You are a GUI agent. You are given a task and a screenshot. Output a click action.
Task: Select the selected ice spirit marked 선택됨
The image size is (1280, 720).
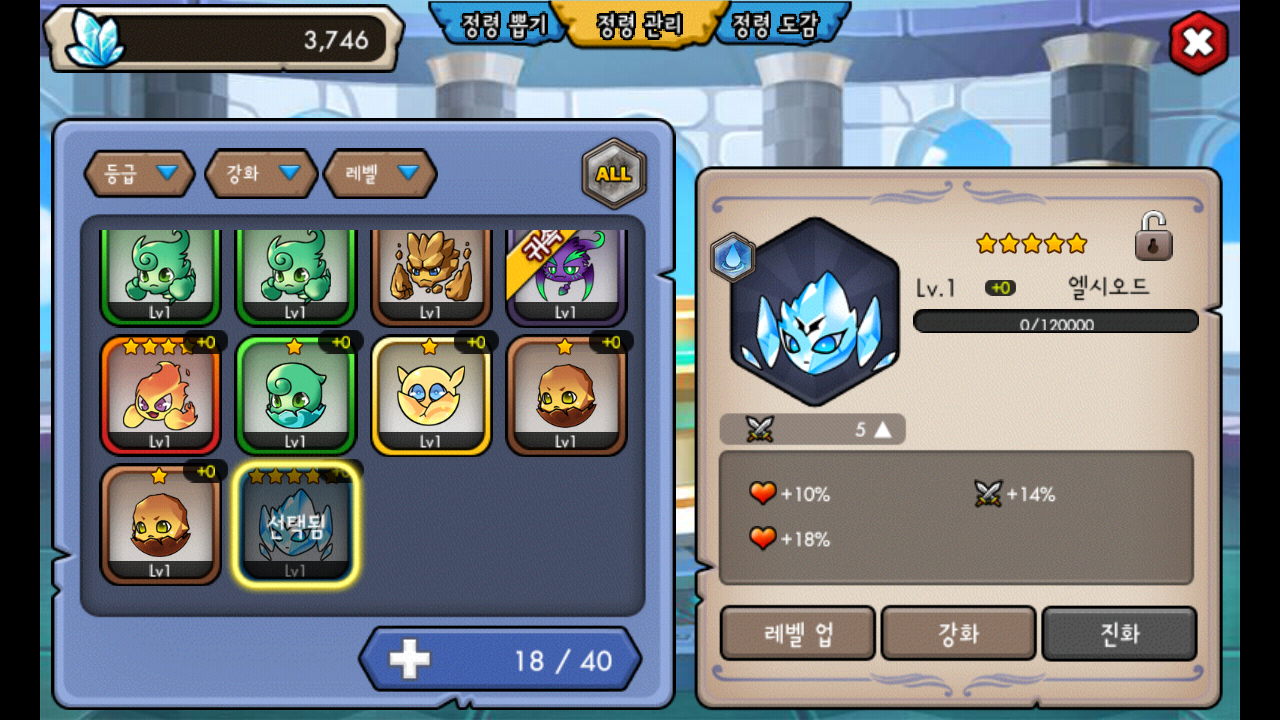[295, 523]
